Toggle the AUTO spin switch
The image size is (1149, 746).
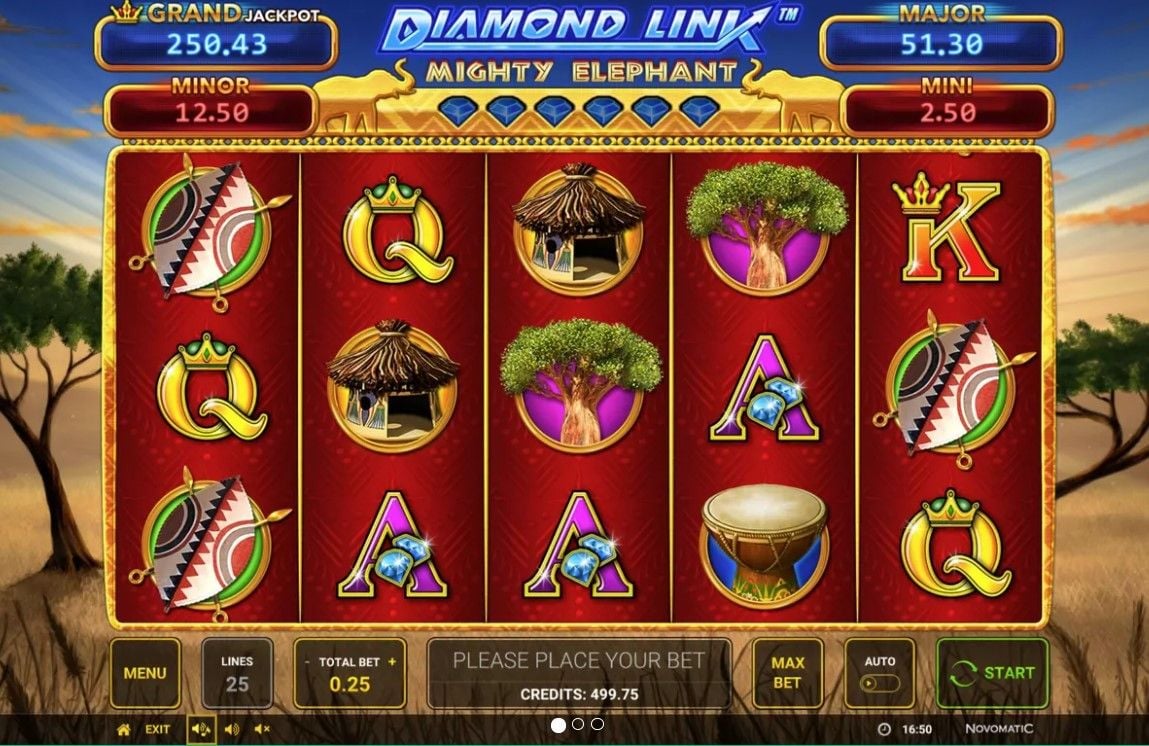tap(880, 684)
